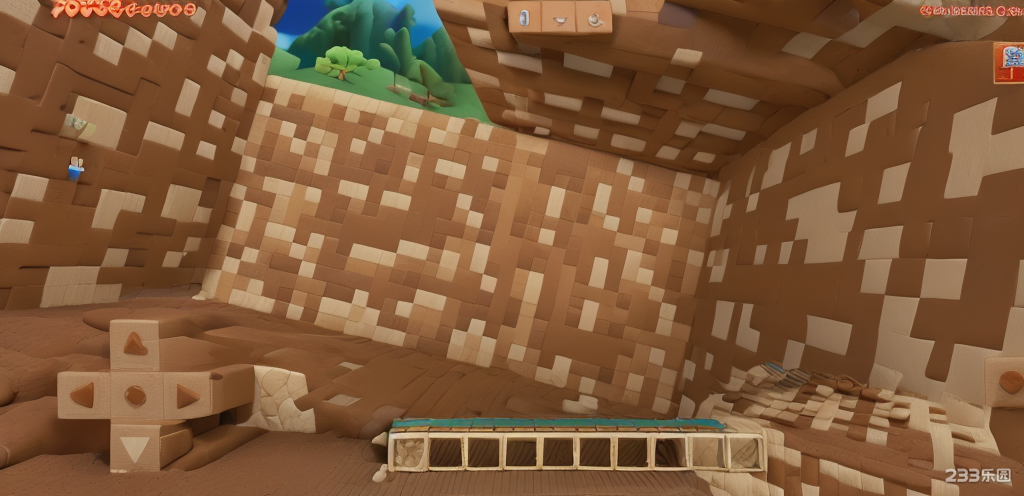
Task: Tap the D-pad left arrow
Action: (85, 395)
